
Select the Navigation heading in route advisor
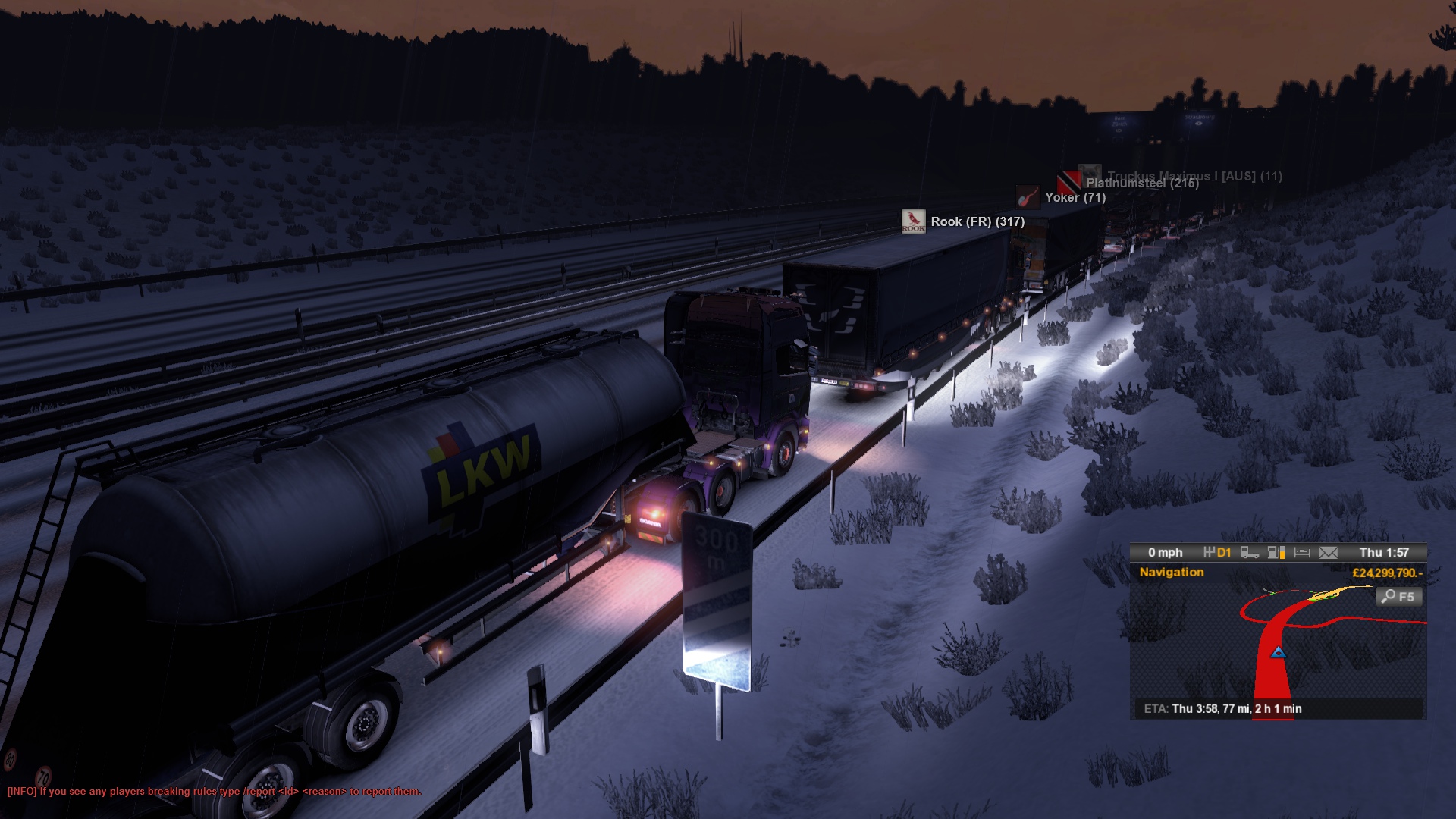point(1171,573)
